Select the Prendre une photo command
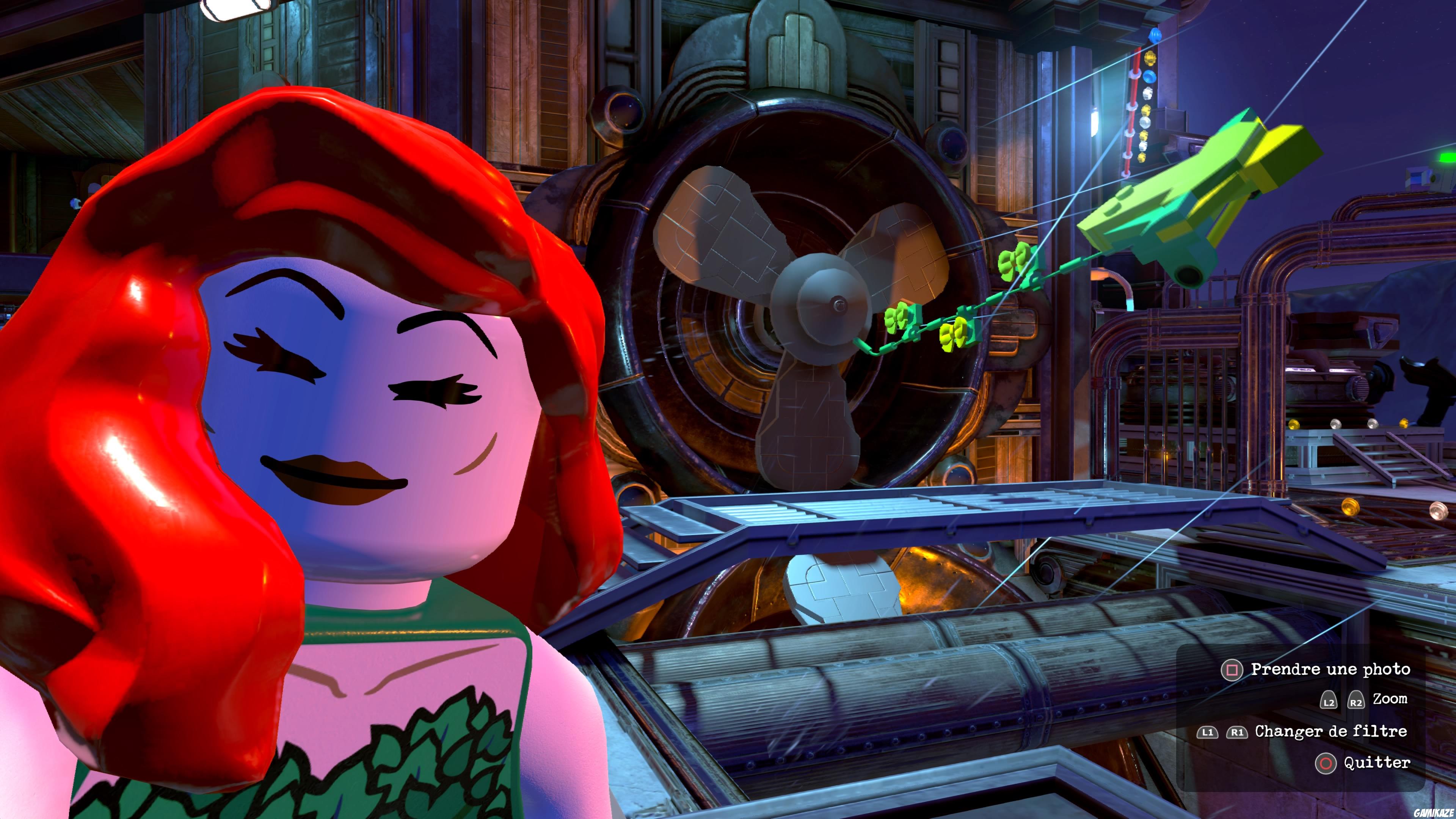This screenshot has width=1456, height=819. [x=1330, y=669]
